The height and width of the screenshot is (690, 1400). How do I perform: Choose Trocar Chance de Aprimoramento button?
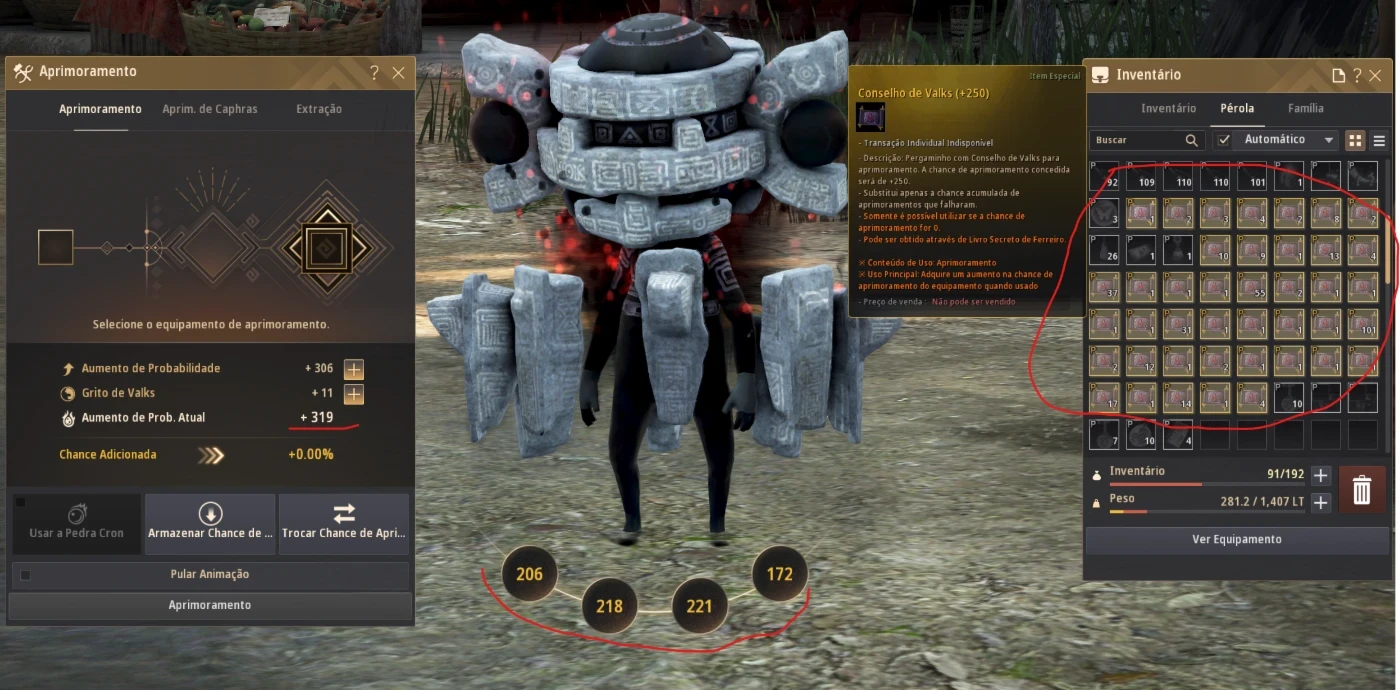point(344,523)
